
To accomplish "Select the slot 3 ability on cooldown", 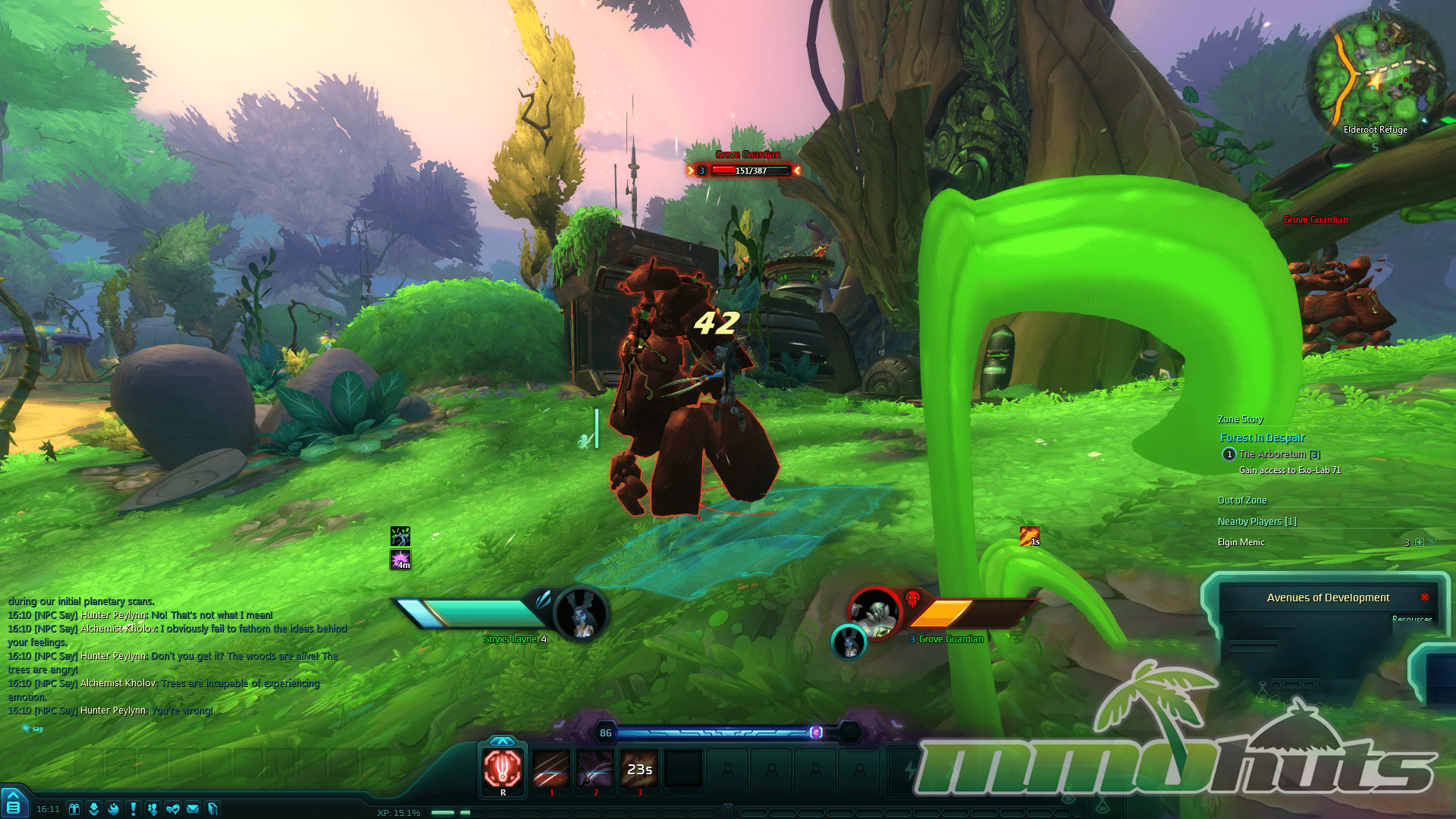I will 639,770.
